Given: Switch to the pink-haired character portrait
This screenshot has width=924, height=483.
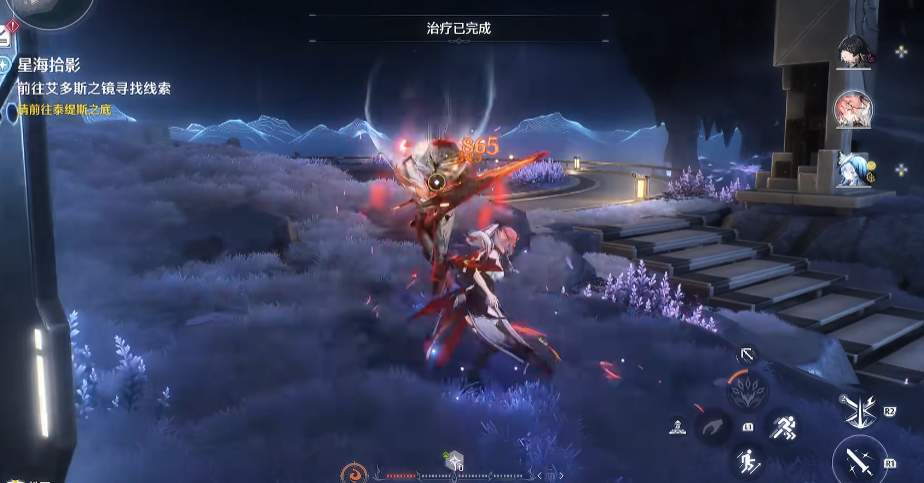Looking at the screenshot, I should pos(851,107).
